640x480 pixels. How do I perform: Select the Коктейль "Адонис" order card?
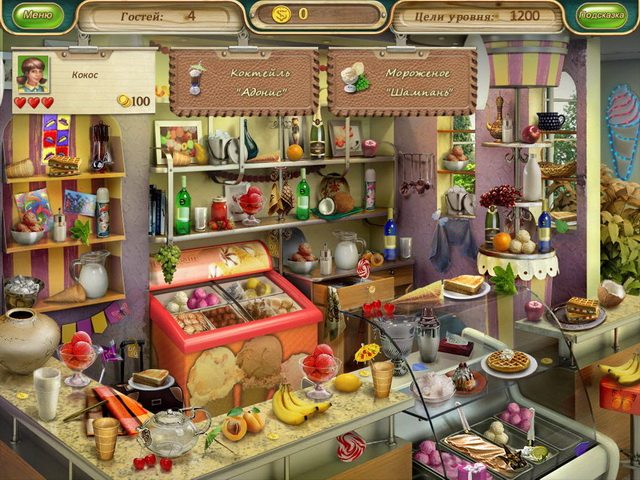point(244,79)
